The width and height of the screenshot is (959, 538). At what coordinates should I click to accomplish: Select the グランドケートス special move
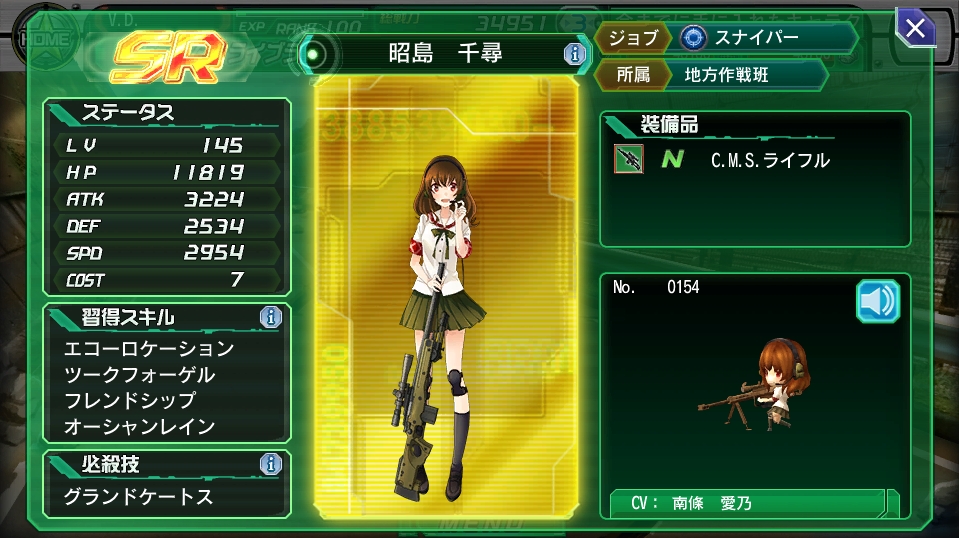click(139, 496)
